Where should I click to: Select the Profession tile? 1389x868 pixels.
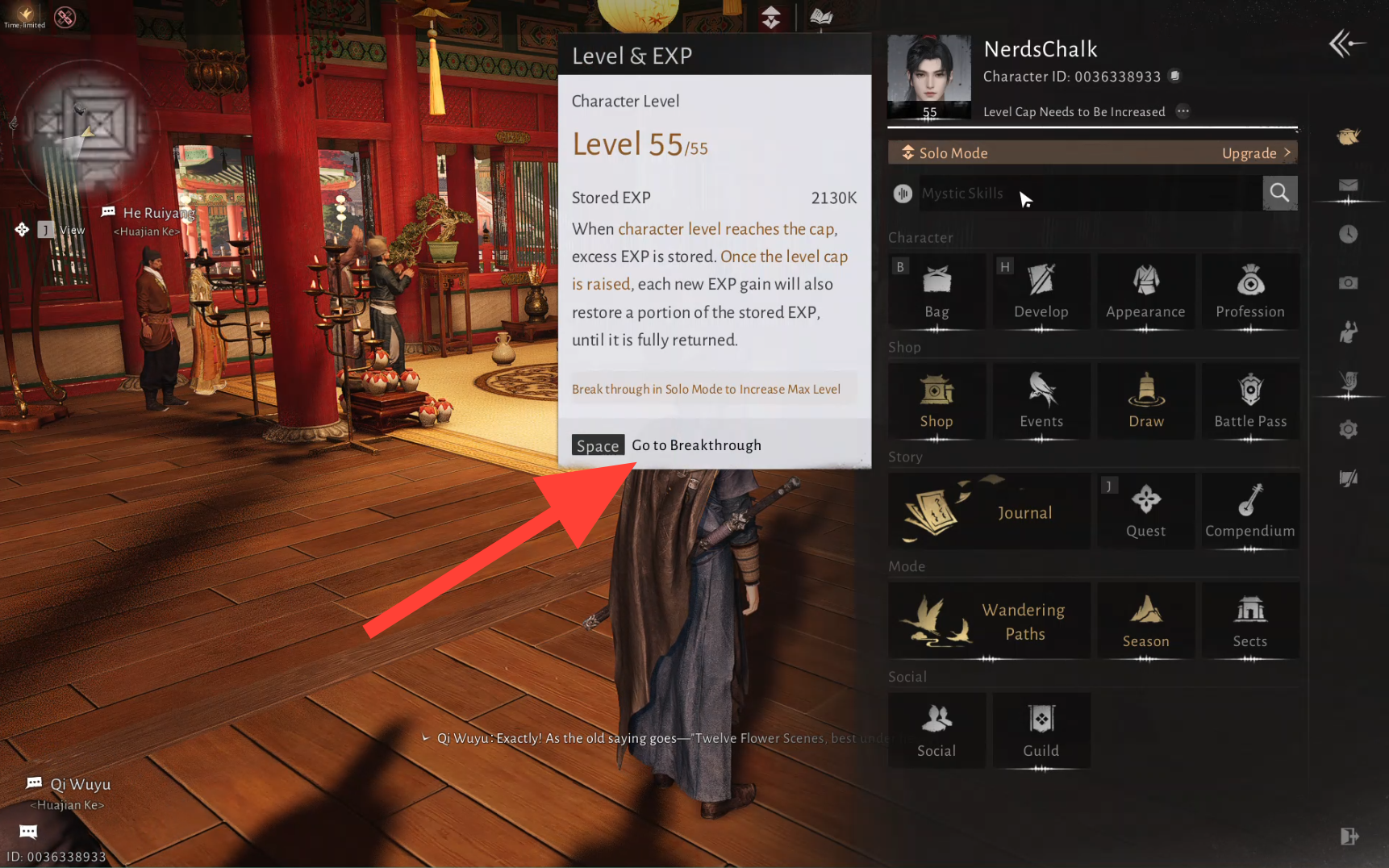(x=1250, y=291)
